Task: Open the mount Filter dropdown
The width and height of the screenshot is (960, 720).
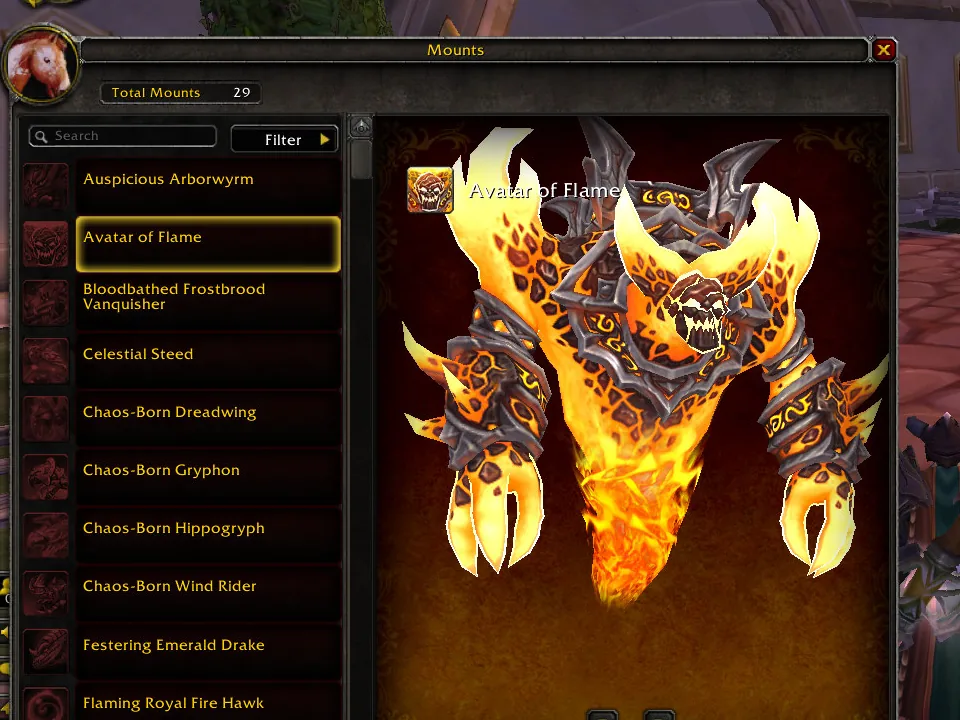Action: pyautogui.click(x=285, y=140)
